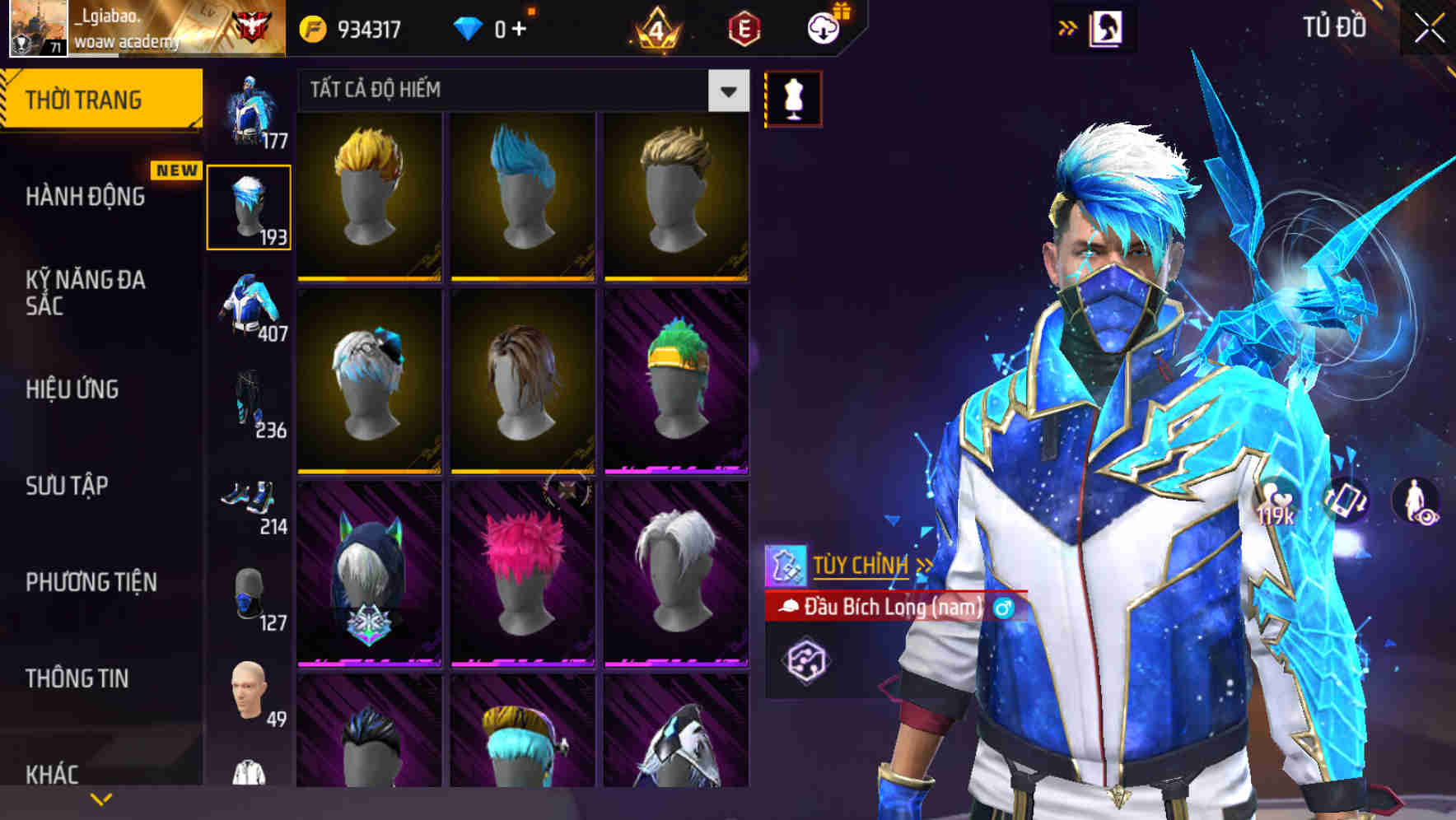
Task: Click the blue diamond currency icon
Action: pyautogui.click(x=468, y=27)
